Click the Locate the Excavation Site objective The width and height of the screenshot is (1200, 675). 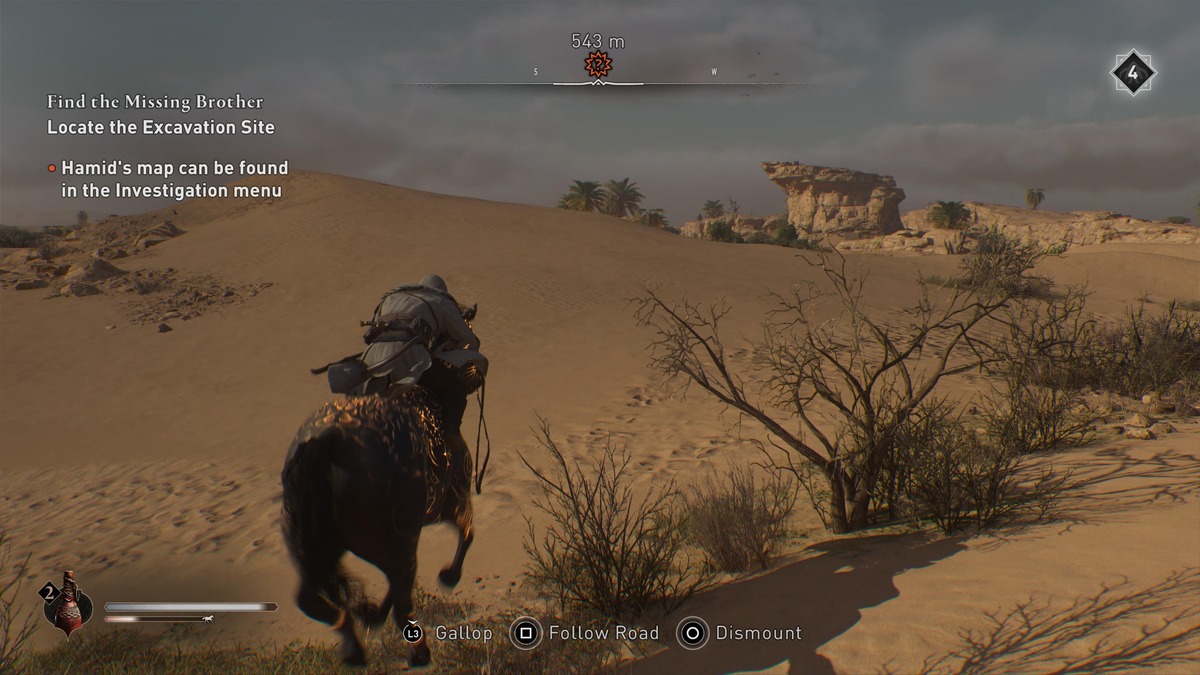[x=160, y=128]
